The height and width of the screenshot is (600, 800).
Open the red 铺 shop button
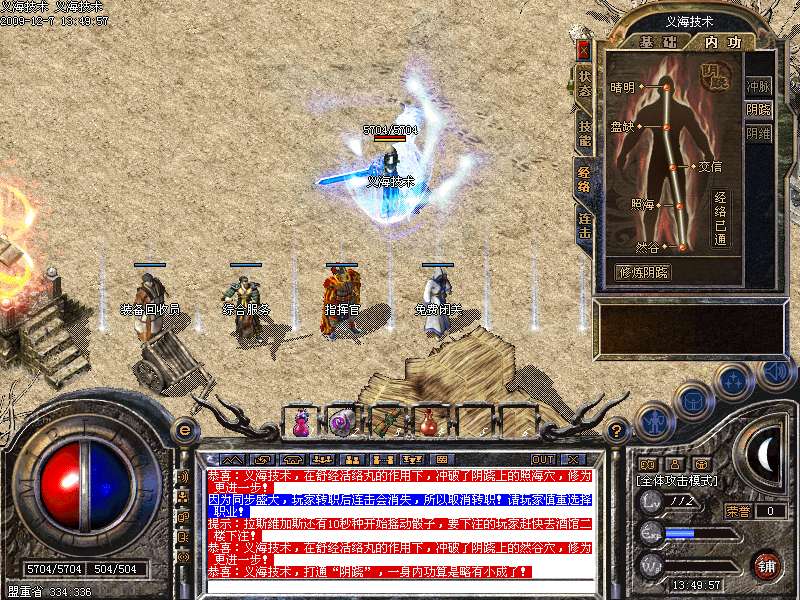pos(766,565)
